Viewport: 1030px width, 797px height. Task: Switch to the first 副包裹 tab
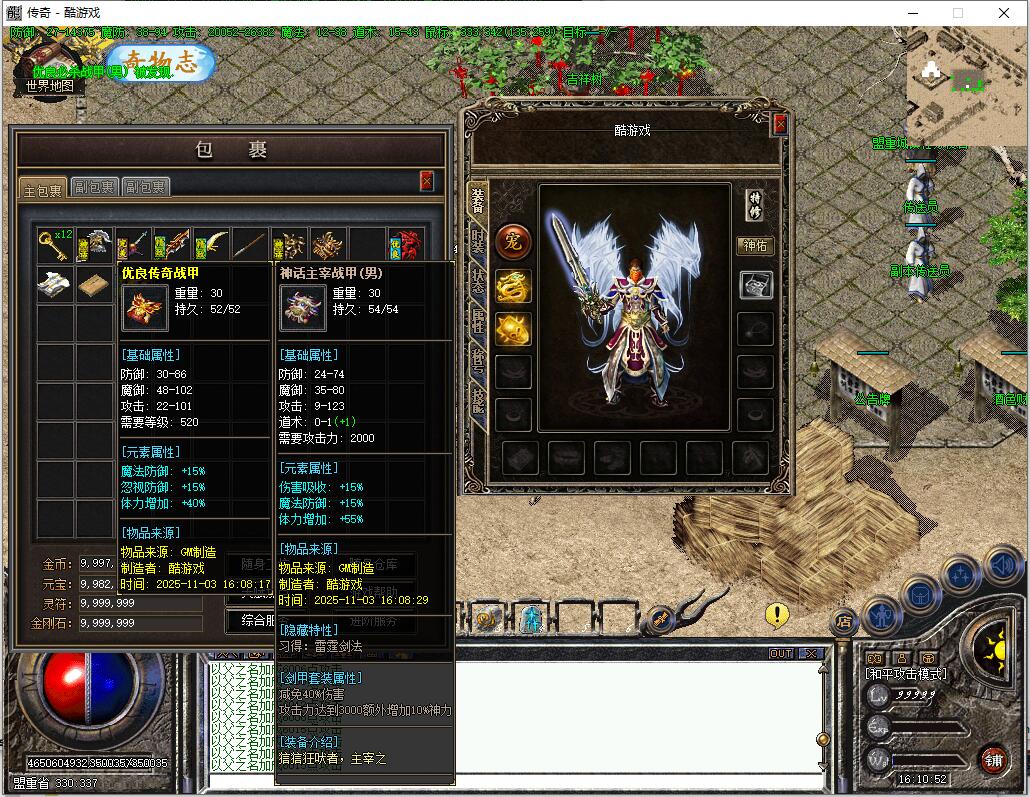click(94, 187)
